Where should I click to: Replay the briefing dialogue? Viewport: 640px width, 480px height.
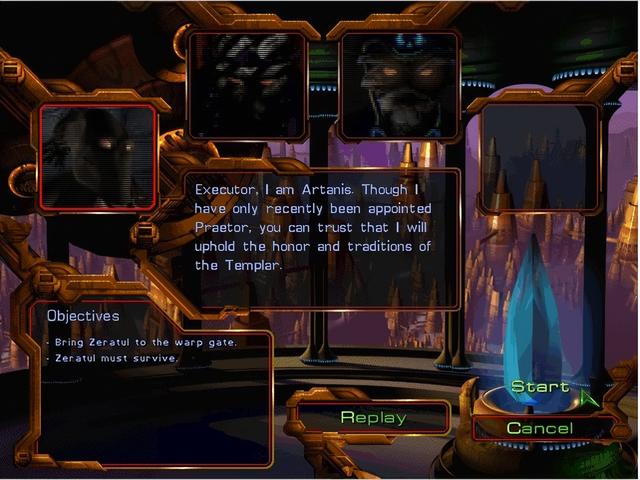372,417
